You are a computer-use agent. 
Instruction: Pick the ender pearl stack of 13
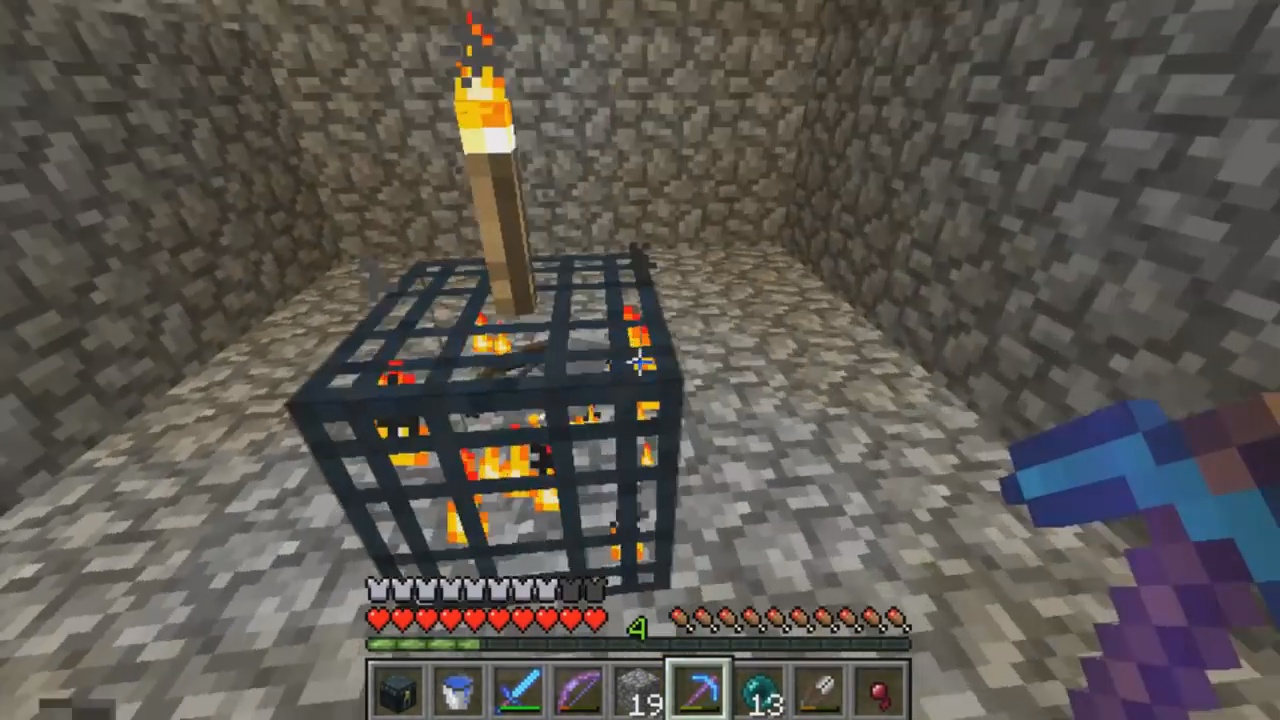click(x=760, y=691)
